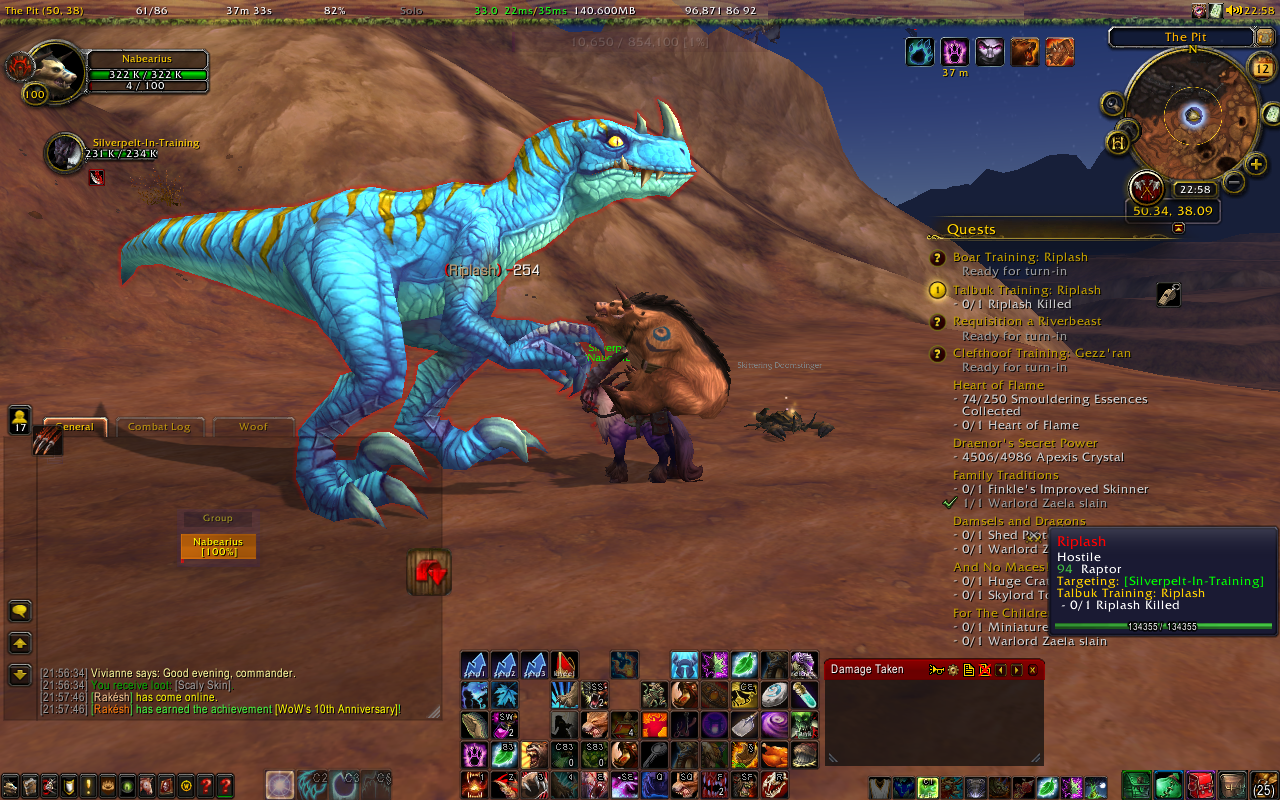Open the social friends button showing 17
The image size is (1280, 800).
19,420
